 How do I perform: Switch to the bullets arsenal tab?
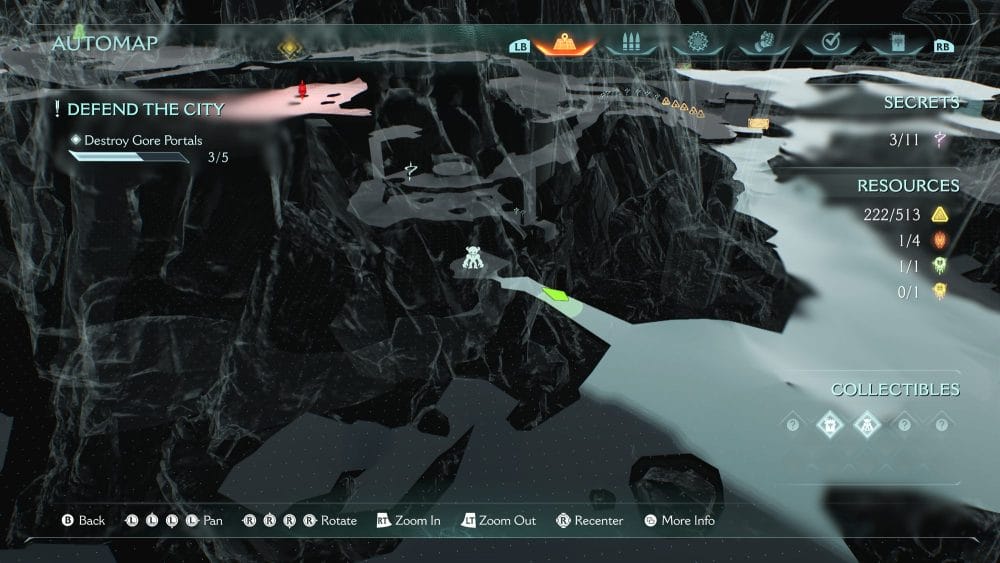coord(632,44)
